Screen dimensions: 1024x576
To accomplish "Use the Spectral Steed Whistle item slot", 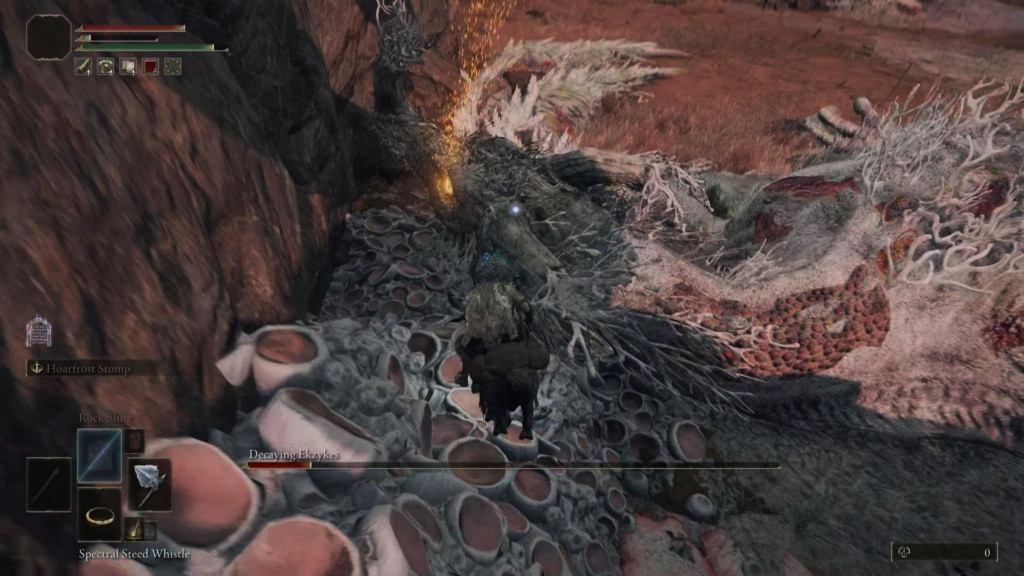I will (x=99, y=515).
